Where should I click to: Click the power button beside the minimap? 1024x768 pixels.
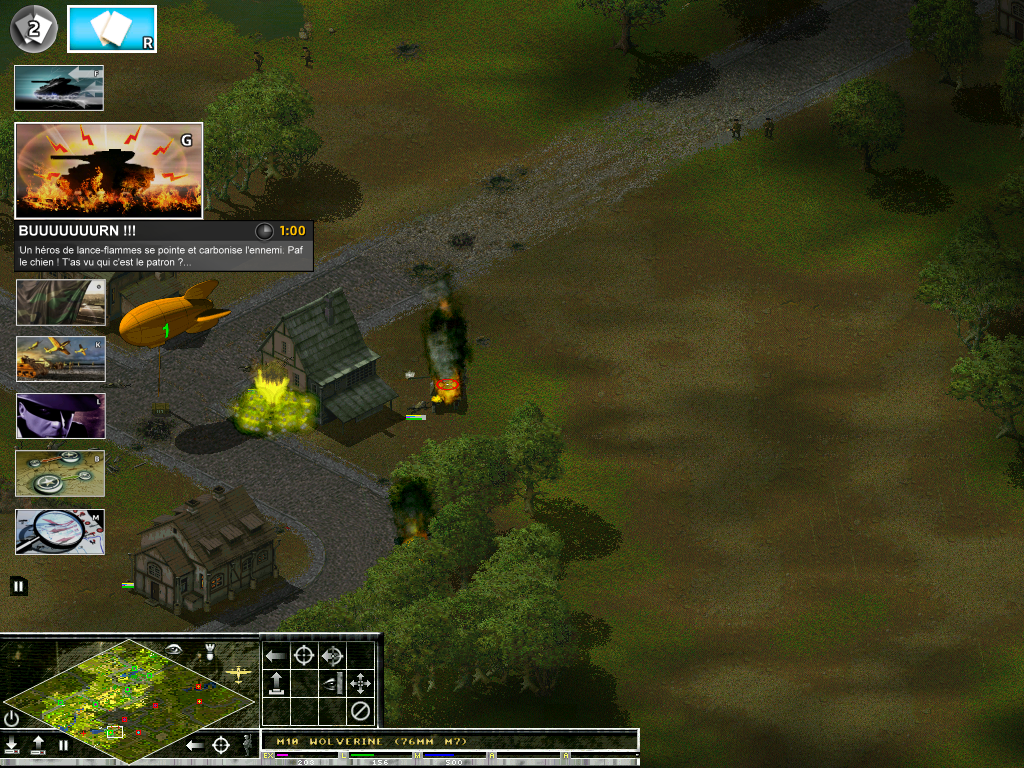point(11,718)
